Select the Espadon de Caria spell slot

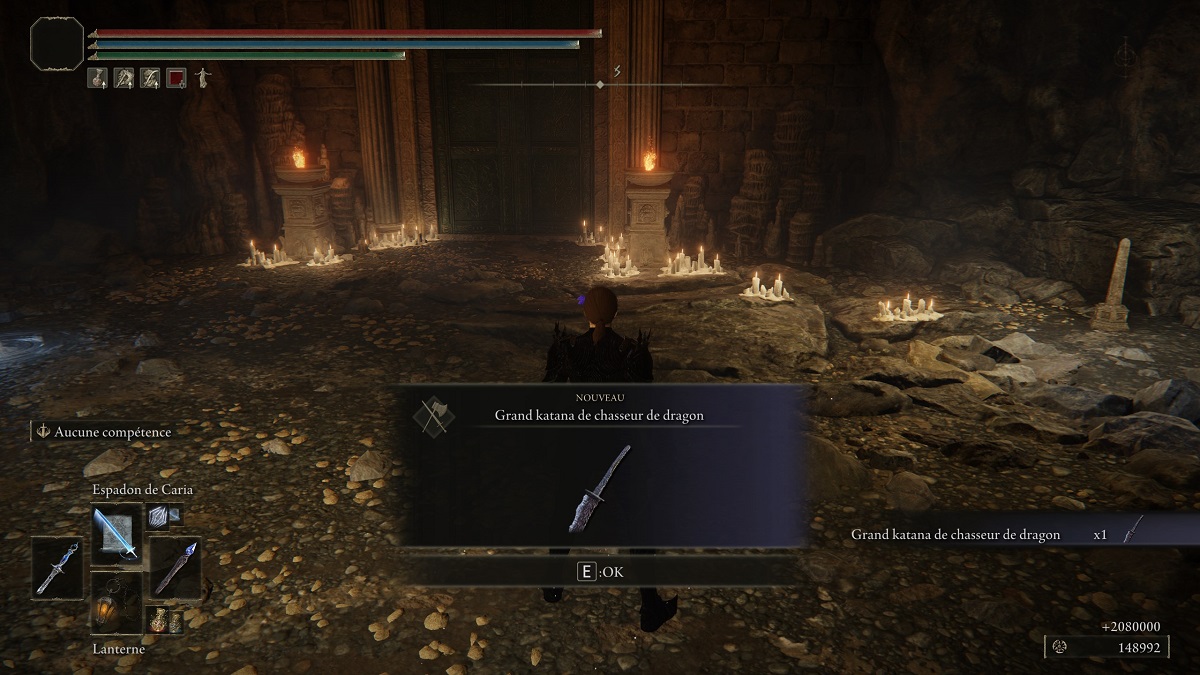[x=117, y=532]
